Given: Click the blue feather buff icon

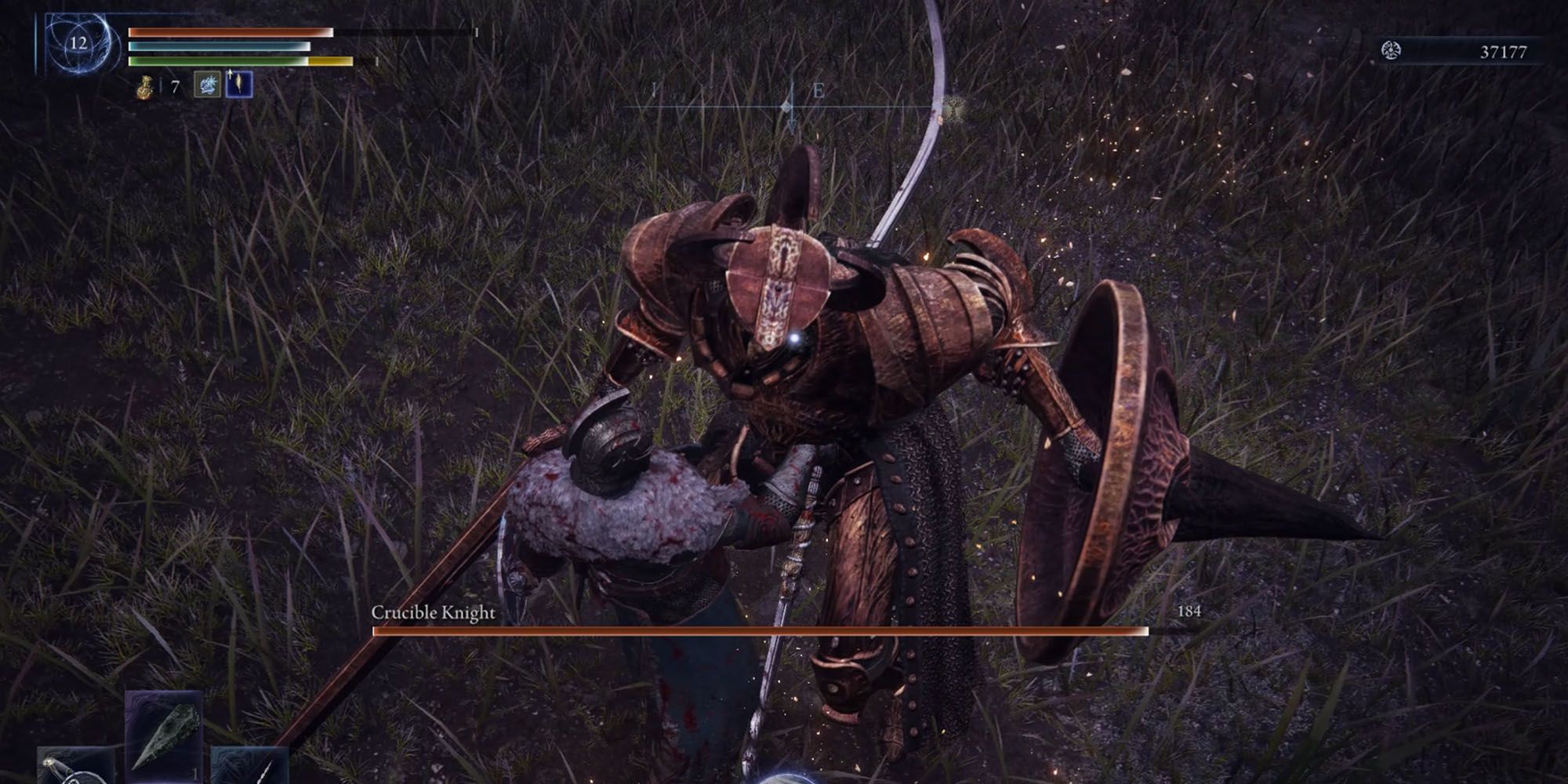Looking at the screenshot, I should click(x=238, y=85).
